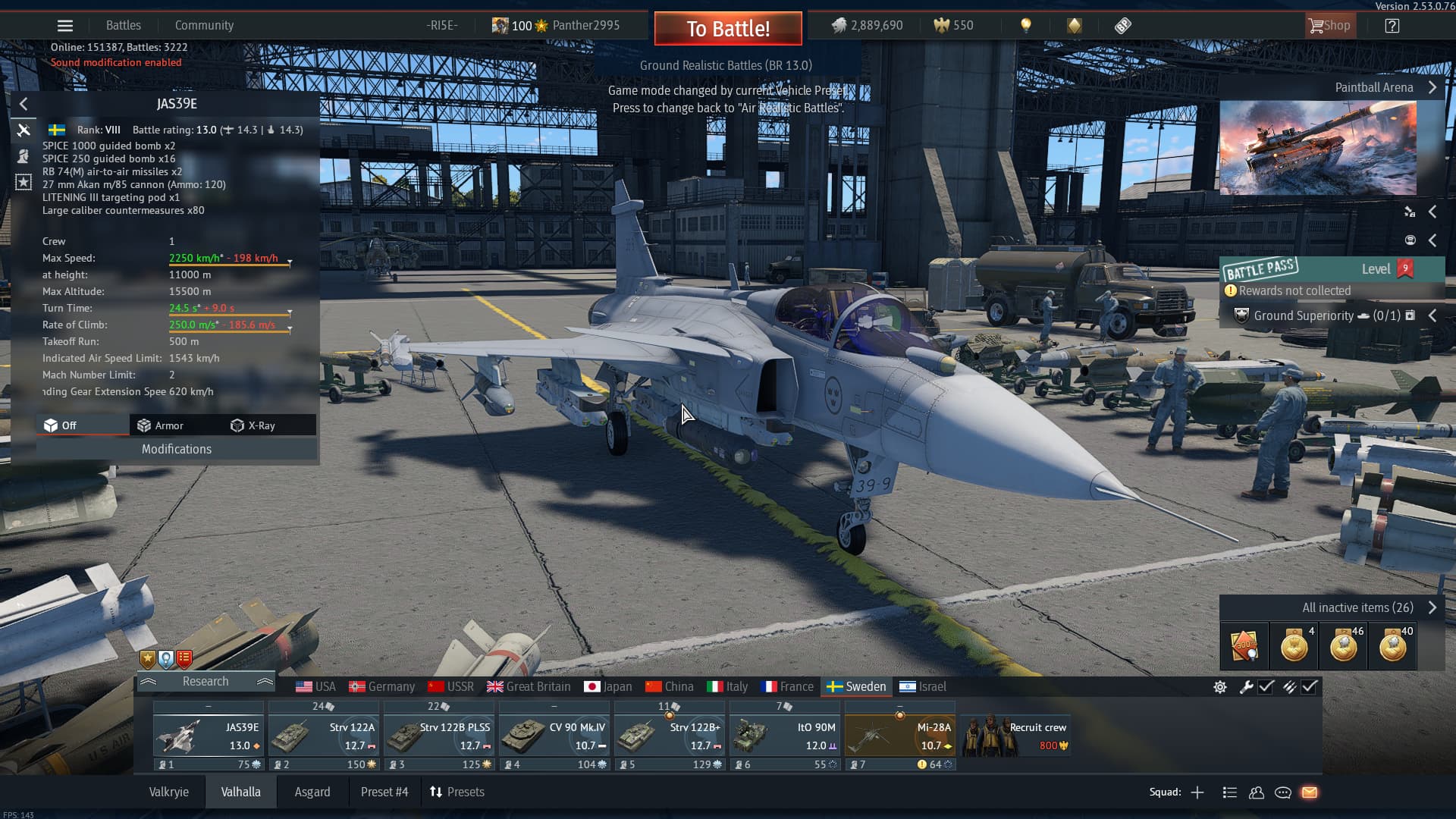Open the Battles menu
This screenshot has height=819, width=1456.
(x=123, y=26)
